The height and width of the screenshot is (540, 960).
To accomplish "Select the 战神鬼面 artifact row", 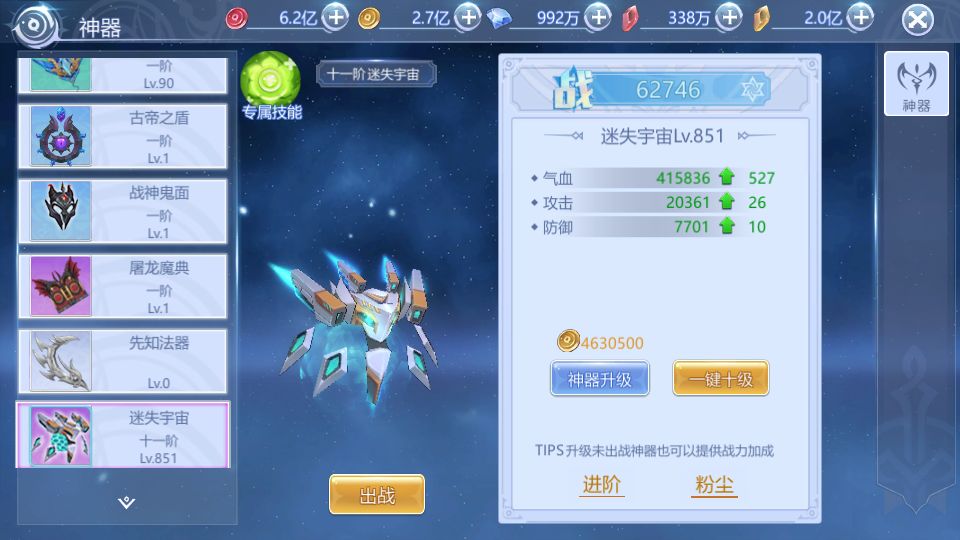I will point(122,210).
